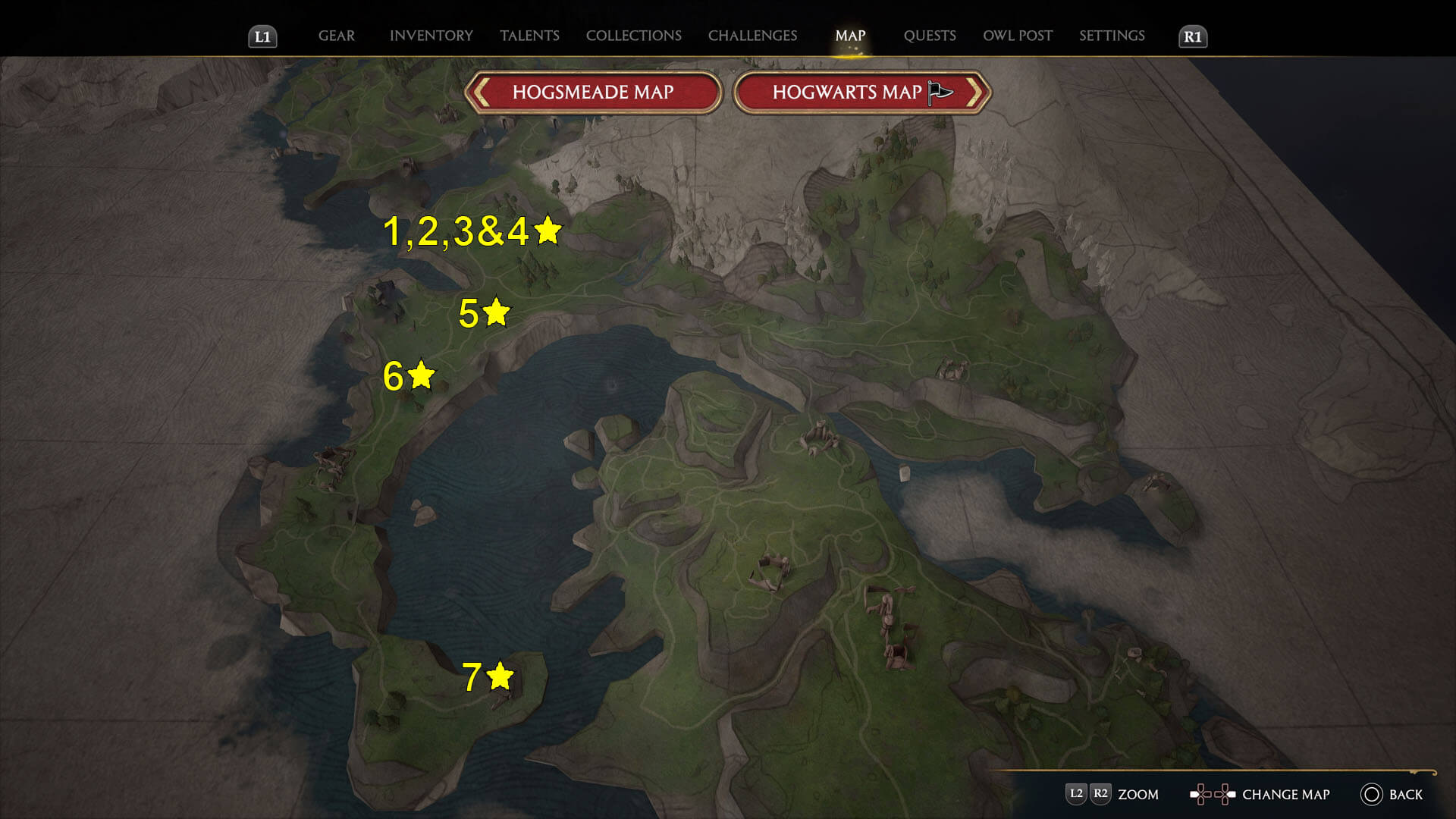1456x819 pixels.
Task: Click the flag icon beside Hogwarts Map
Action: pyautogui.click(x=938, y=91)
